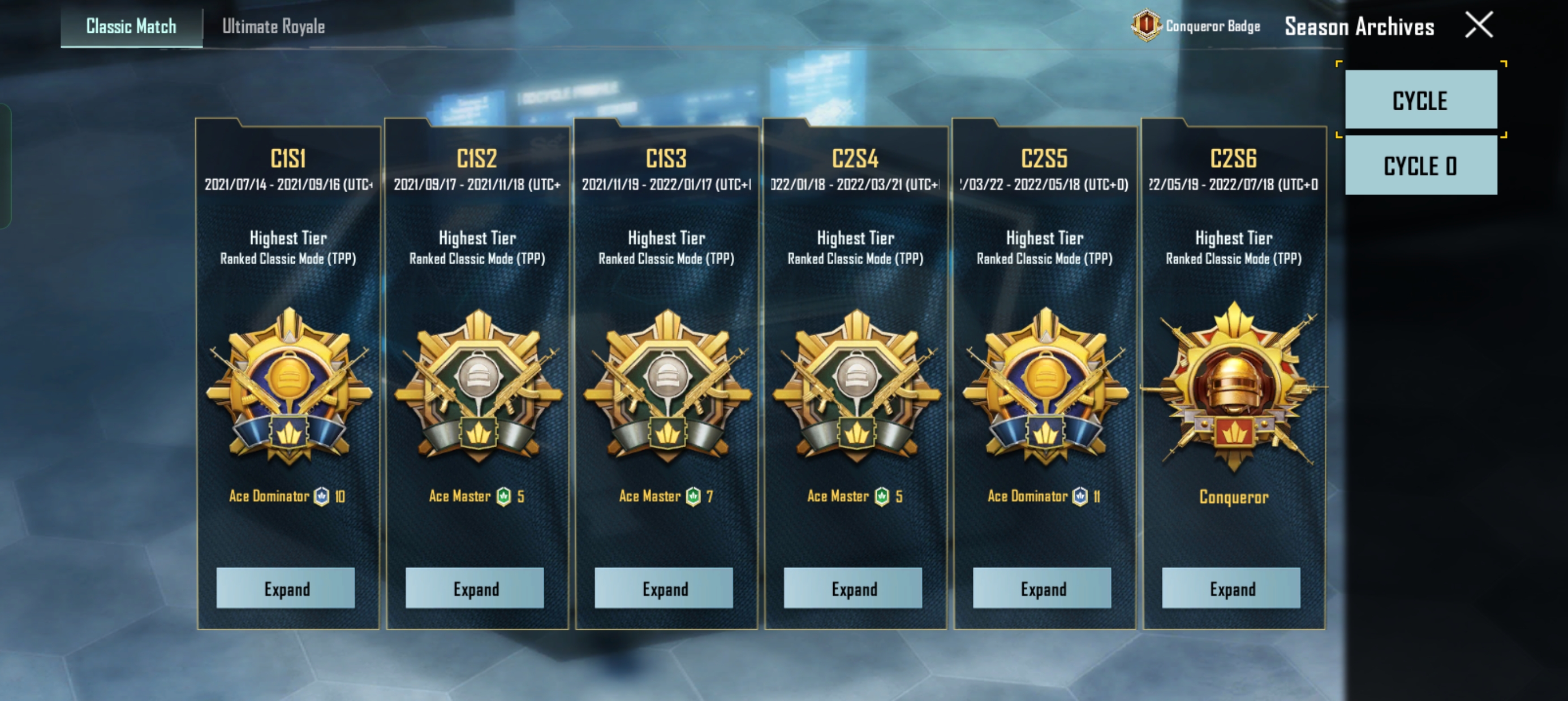Expand the C1S1 season details

pos(286,589)
